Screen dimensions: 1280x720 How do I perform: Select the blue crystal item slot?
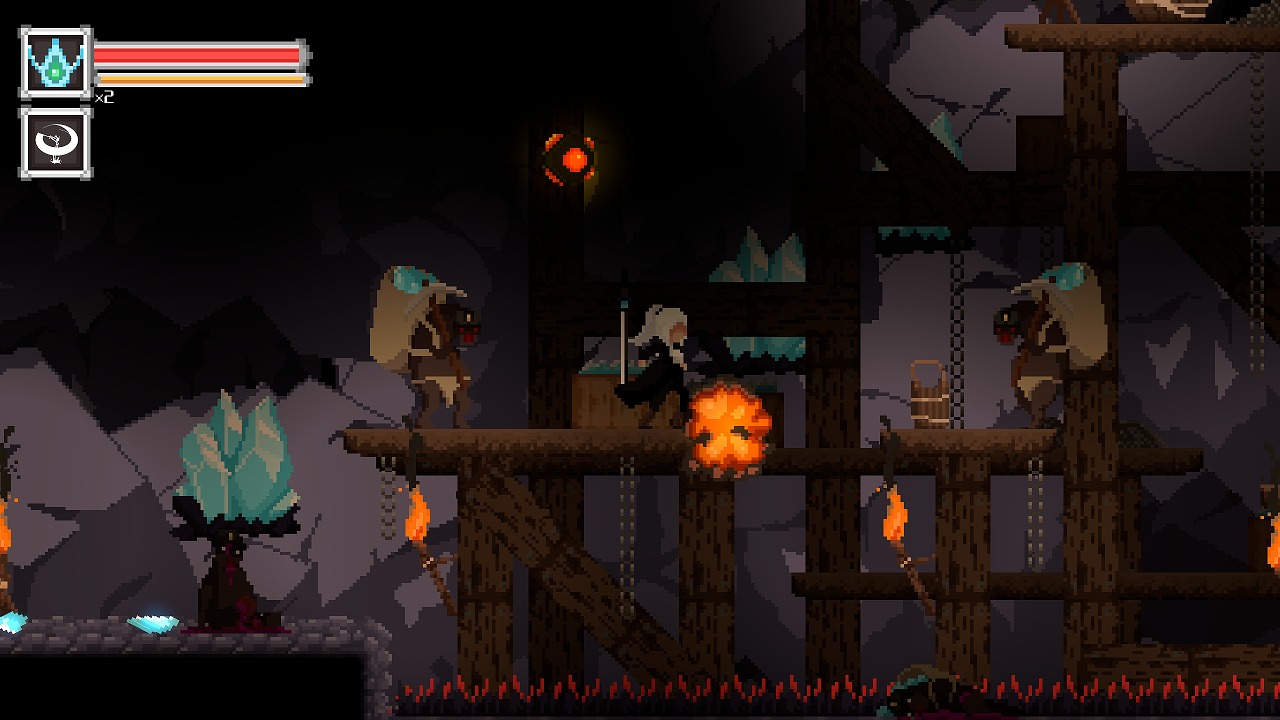(55, 63)
